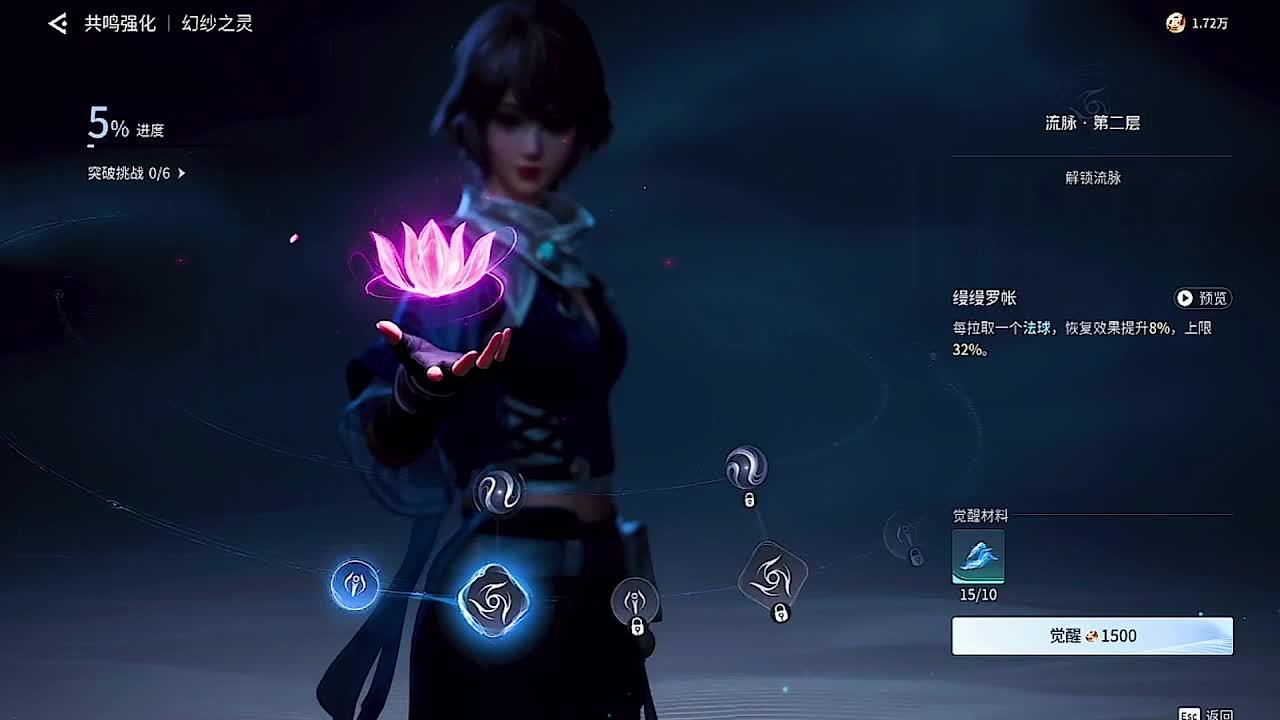
Task: Select the glowing blue diamond swirl node
Action: click(x=493, y=599)
